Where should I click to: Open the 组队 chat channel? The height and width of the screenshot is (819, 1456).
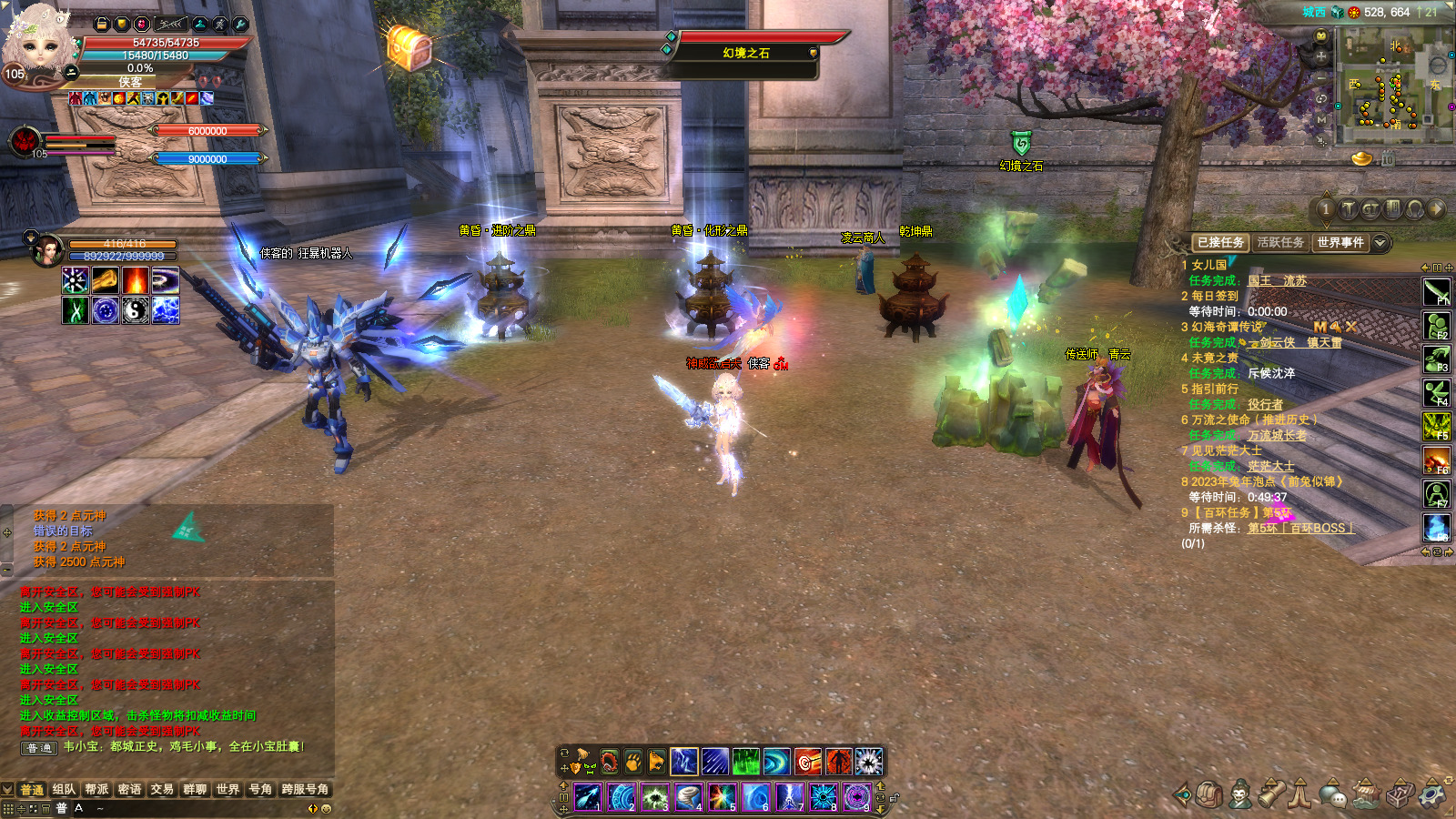coord(64,790)
